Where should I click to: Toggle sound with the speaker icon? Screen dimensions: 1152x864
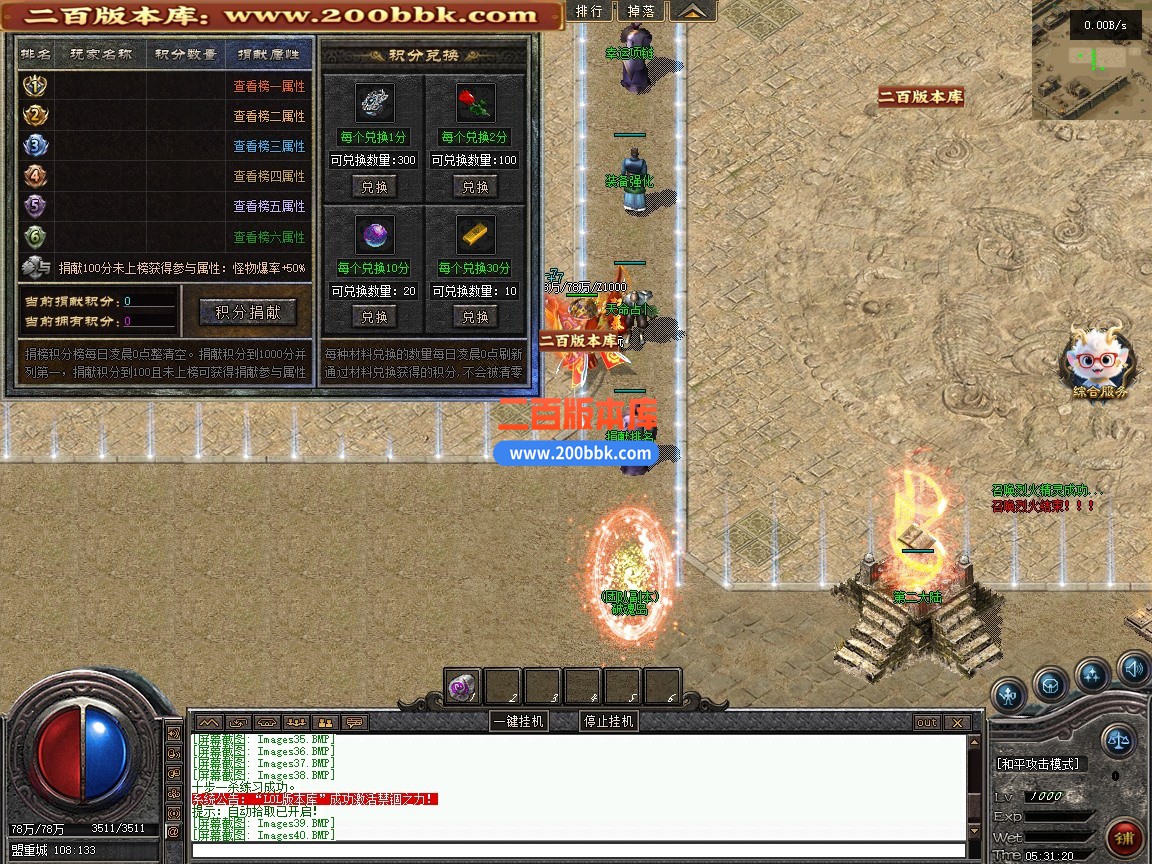coord(1133,667)
